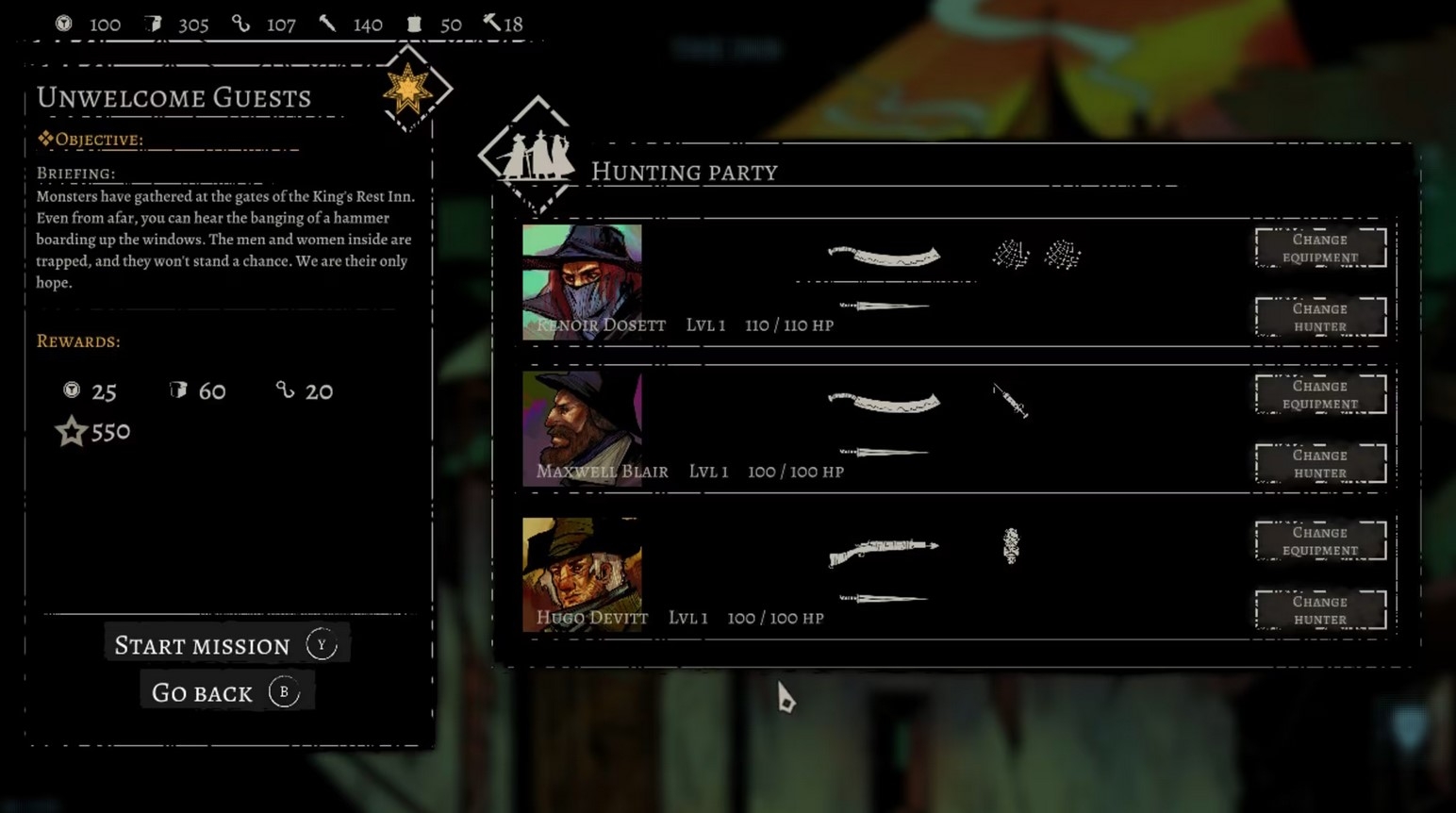The height and width of the screenshot is (813, 1456).
Task: Select Kenoir Dosett's portrait
Action: (x=582, y=280)
